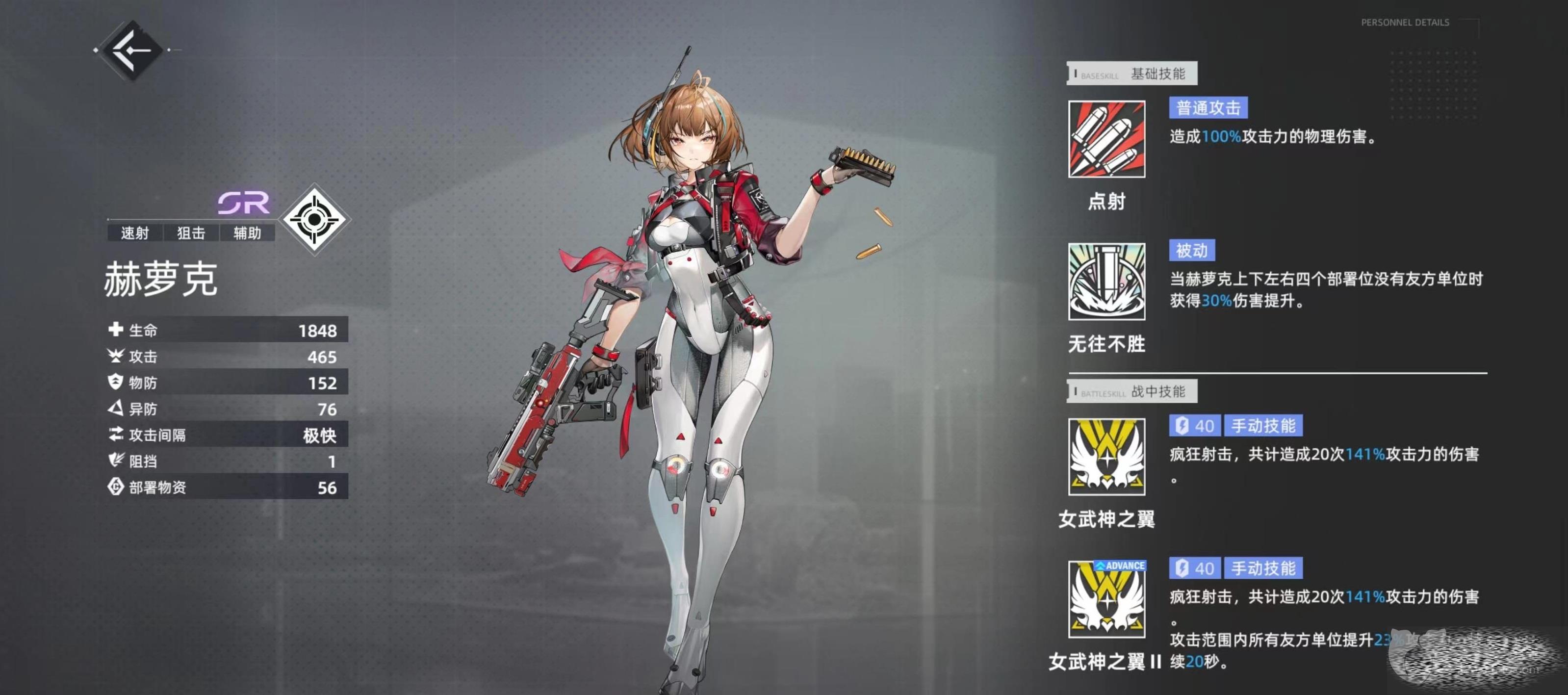Select the 狙击 trait tag
Viewport: 1568px width, 695px height.
coord(191,233)
